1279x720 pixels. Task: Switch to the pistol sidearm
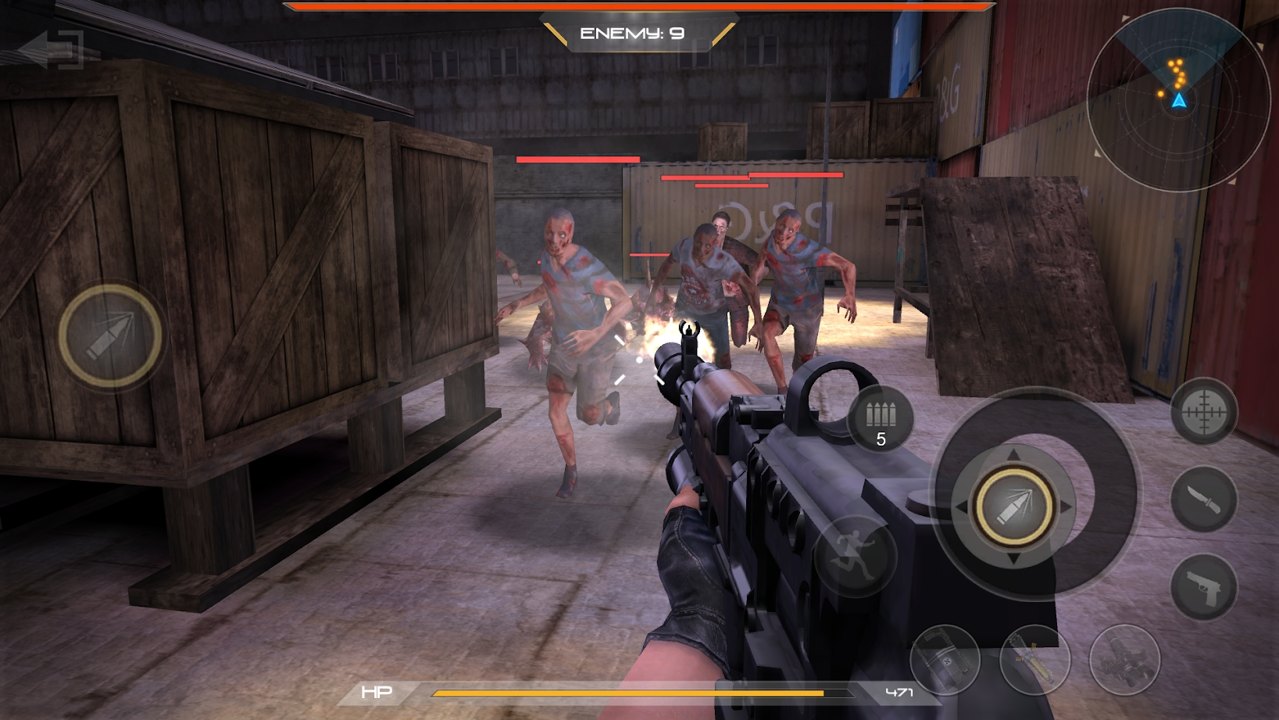(x=1204, y=586)
